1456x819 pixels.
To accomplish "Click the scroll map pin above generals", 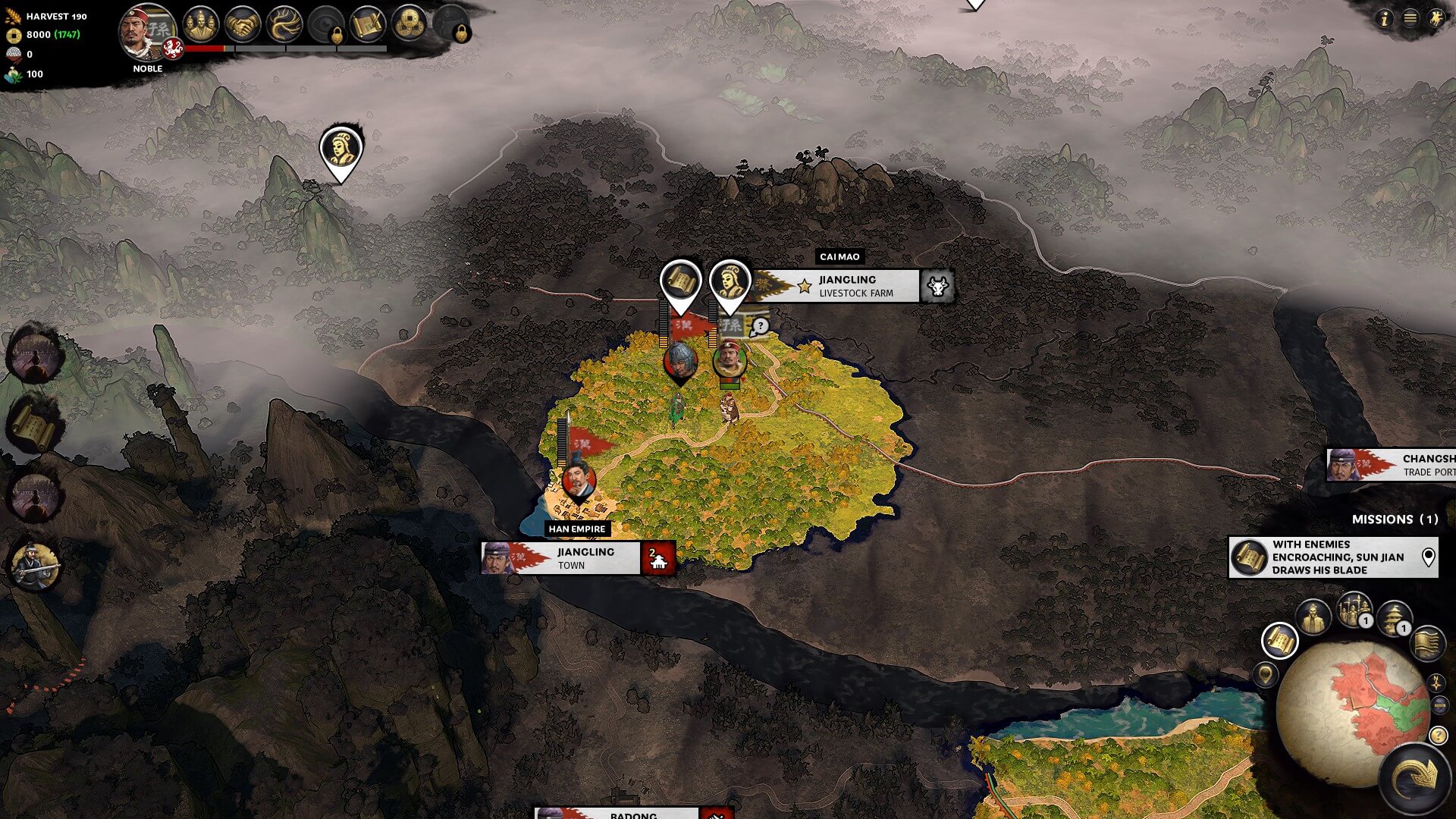I will (680, 284).
